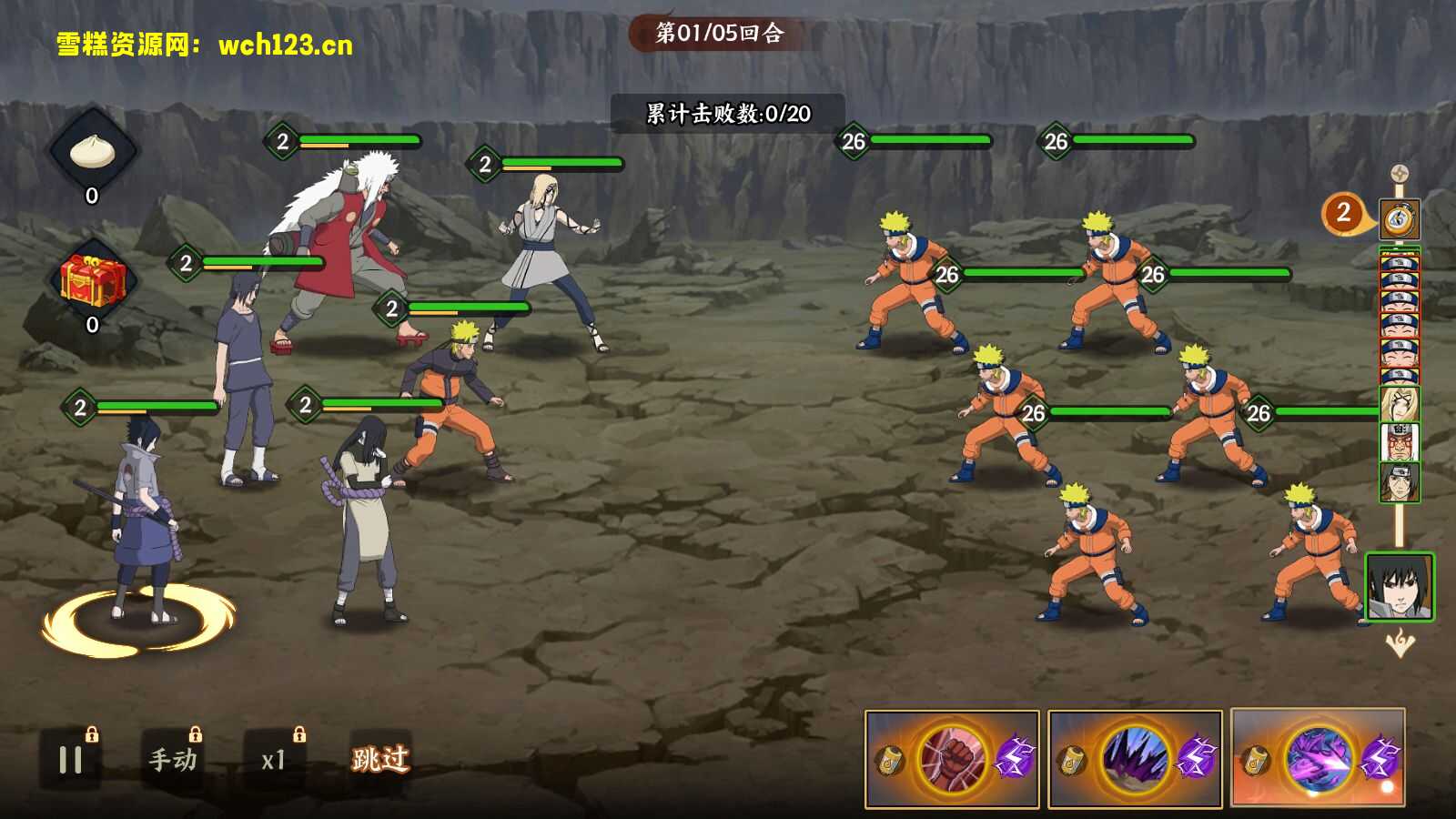Screen dimensions: 1456x819
Task: Select Tsunade's portrait in turn order
Action: [x=1400, y=404]
